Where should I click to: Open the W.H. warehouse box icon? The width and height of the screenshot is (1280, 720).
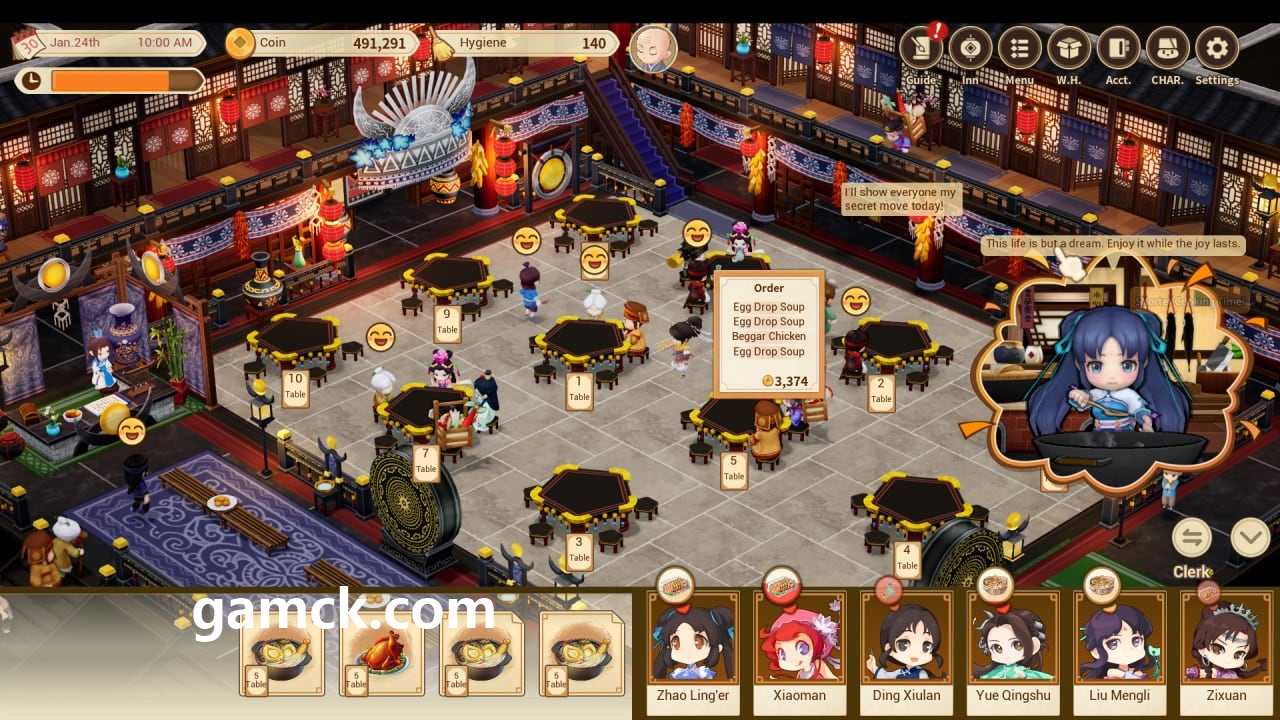pos(1068,50)
